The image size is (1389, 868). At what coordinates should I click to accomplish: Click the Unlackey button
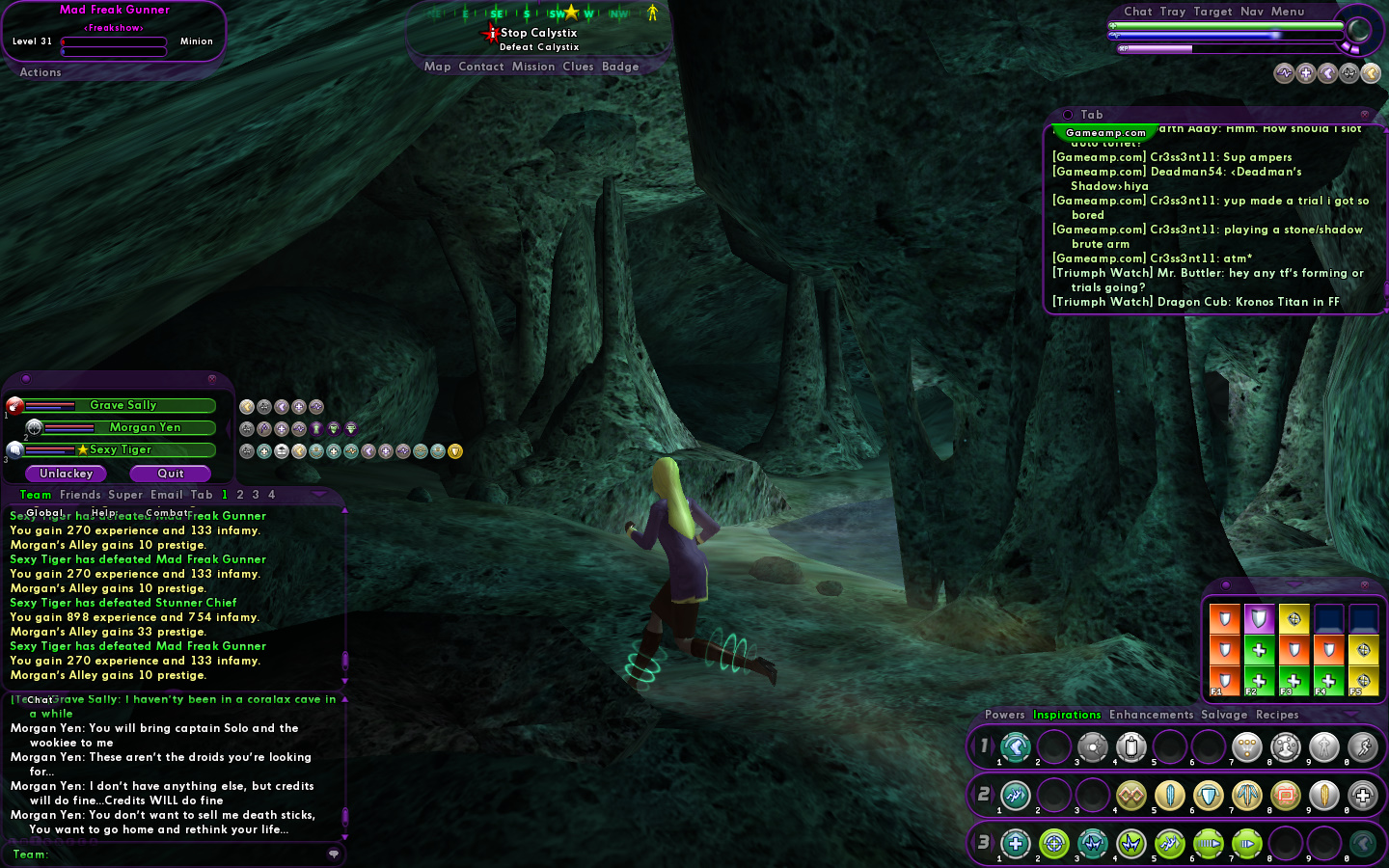[67, 474]
